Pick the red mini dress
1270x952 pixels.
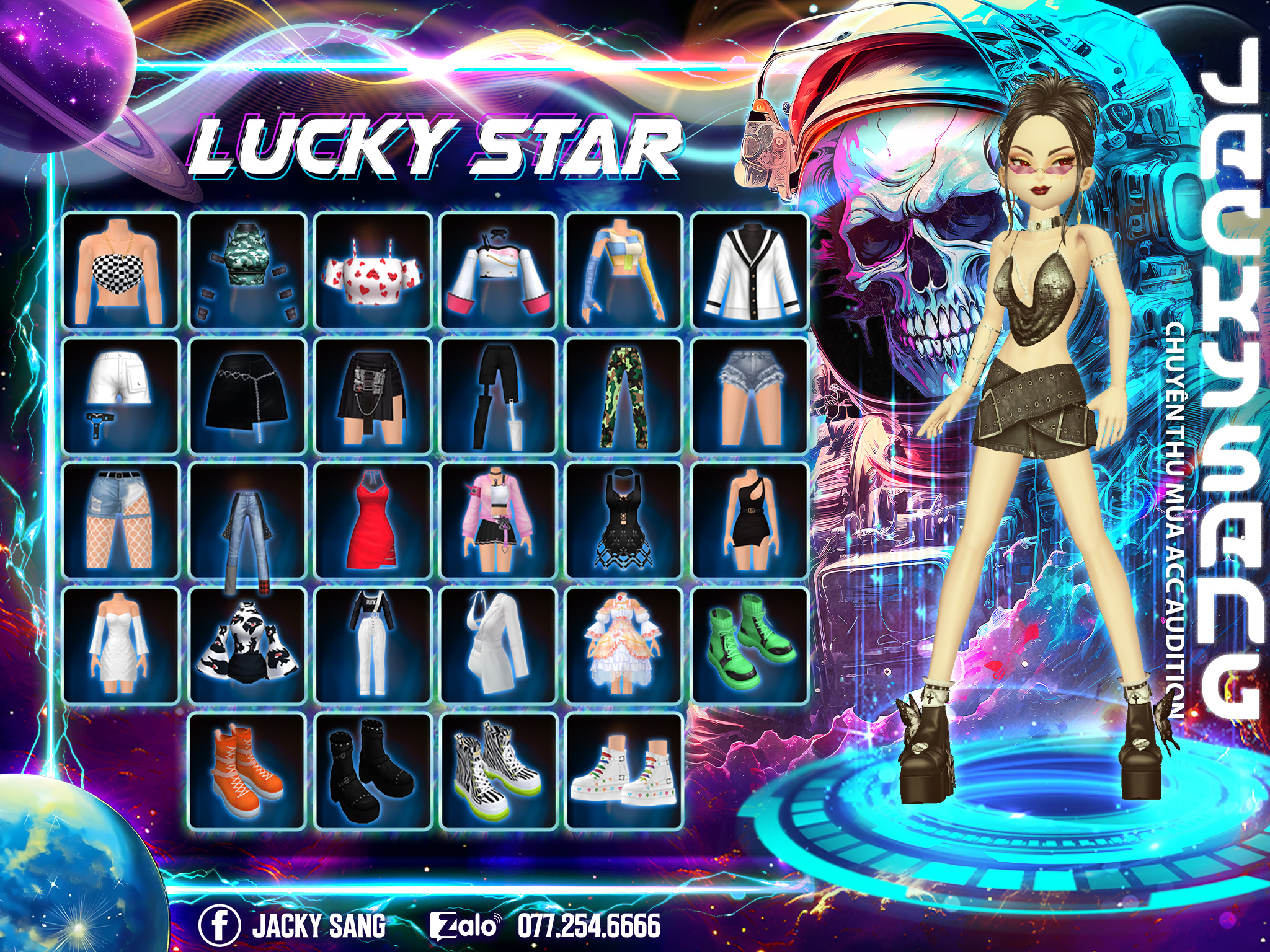coord(373,521)
